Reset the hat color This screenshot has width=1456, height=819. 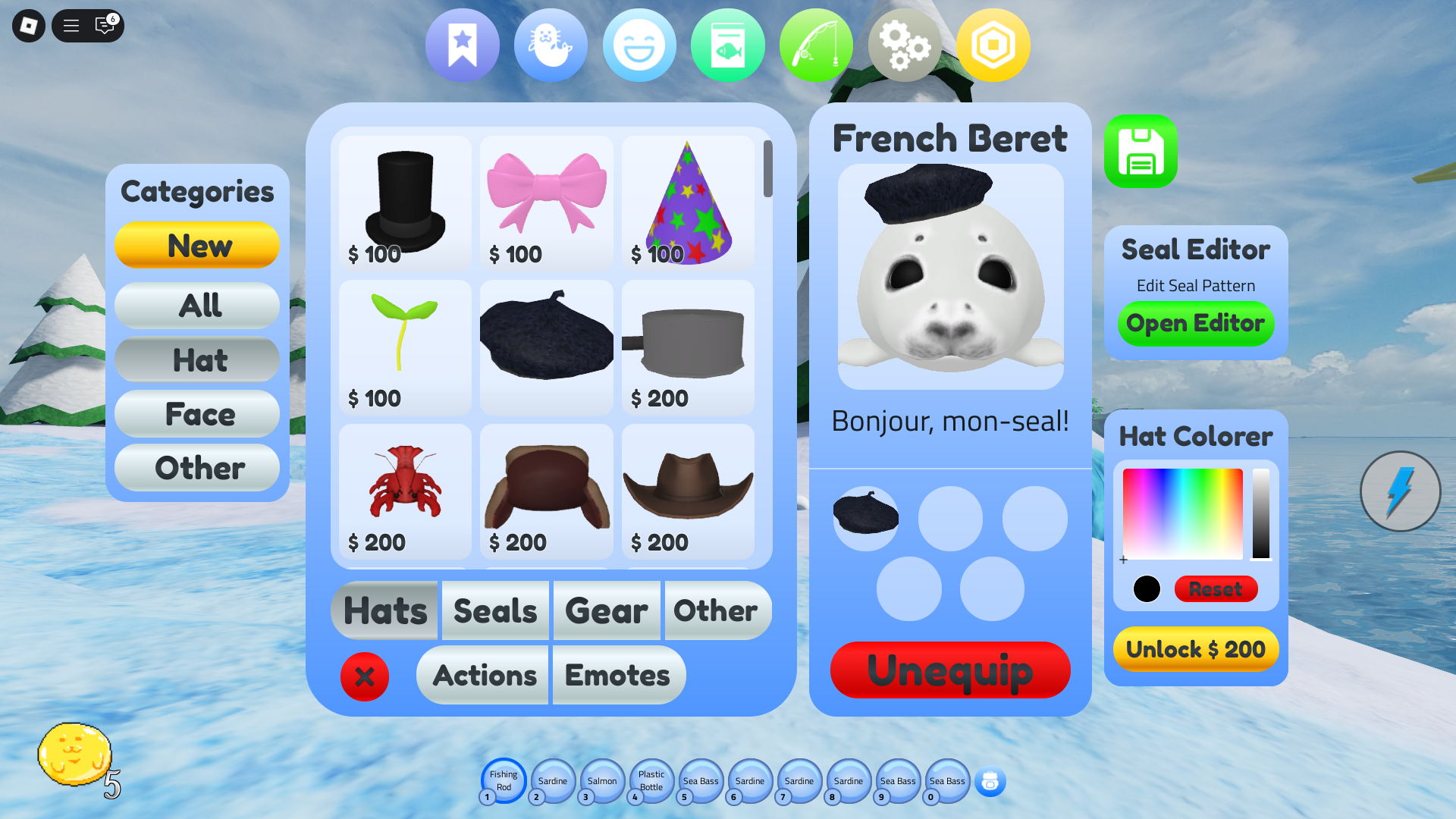click(1216, 589)
